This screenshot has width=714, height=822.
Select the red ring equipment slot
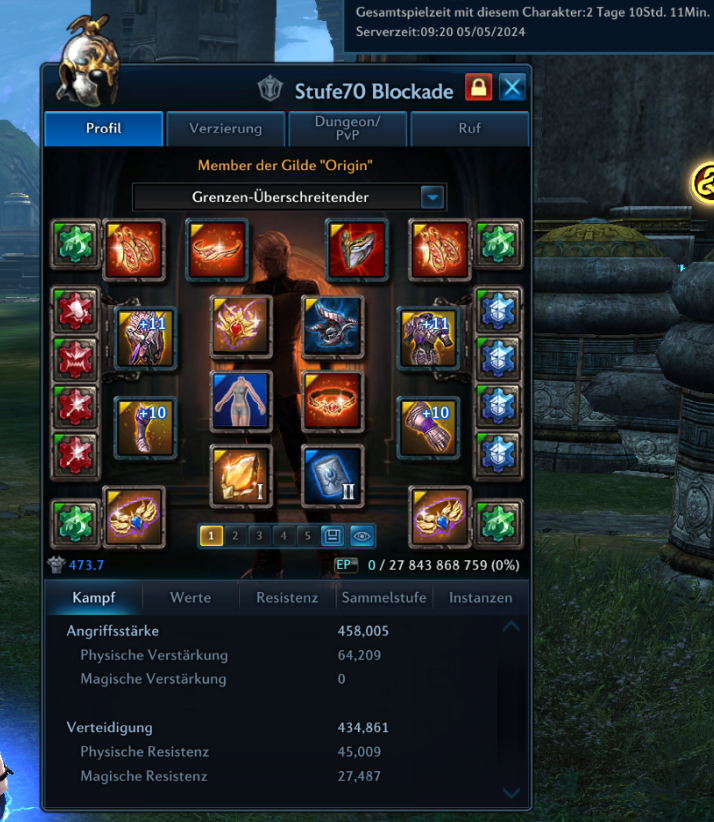coord(332,400)
